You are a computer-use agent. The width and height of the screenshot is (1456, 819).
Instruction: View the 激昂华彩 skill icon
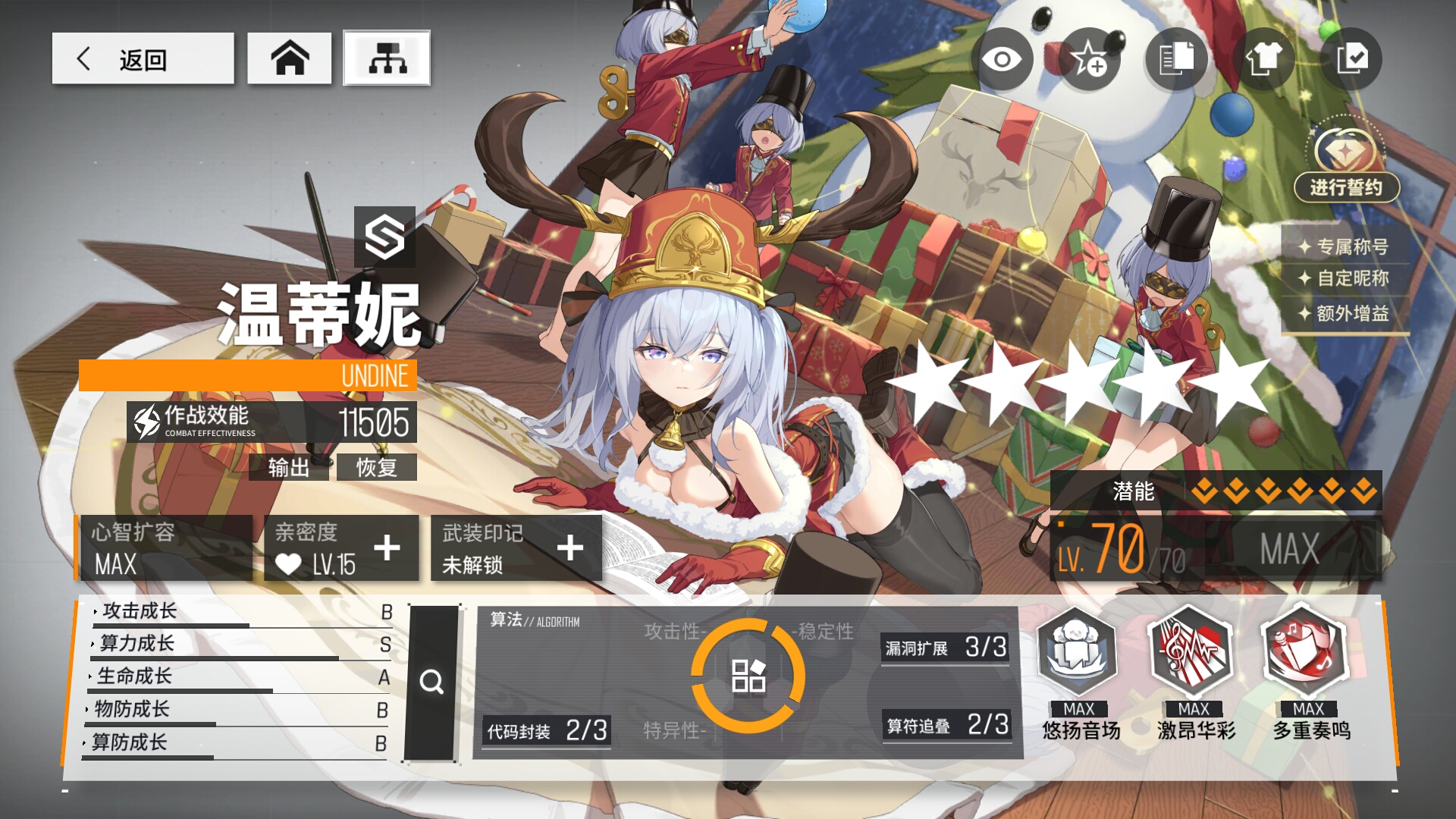(1193, 653)
